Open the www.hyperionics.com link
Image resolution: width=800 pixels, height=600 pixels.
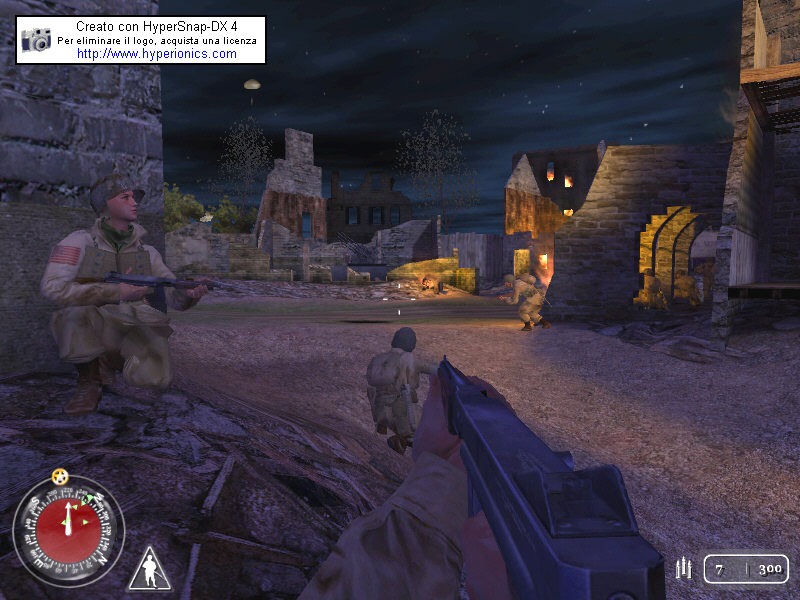156,54
